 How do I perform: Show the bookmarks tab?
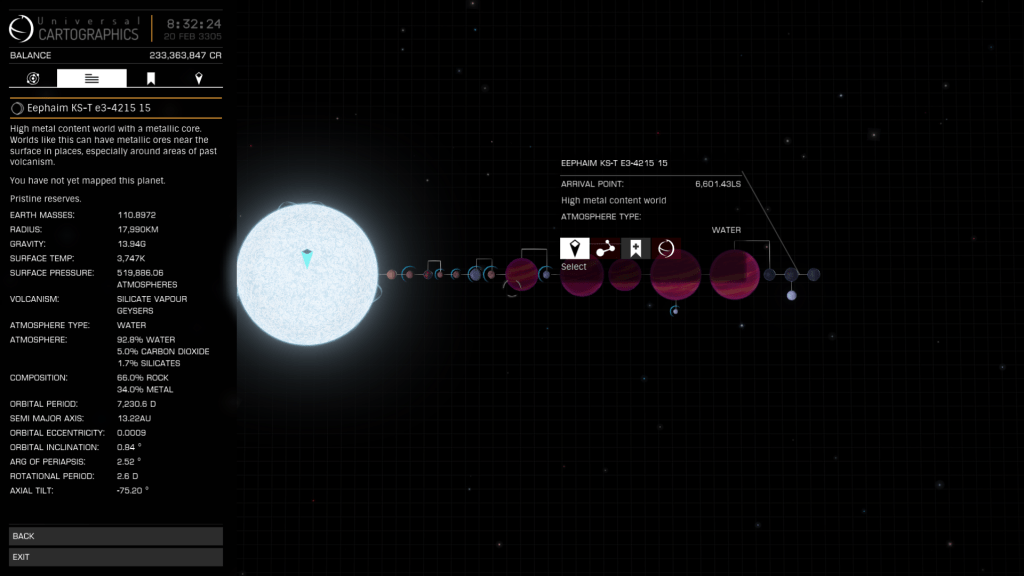[x=151, y=78]
